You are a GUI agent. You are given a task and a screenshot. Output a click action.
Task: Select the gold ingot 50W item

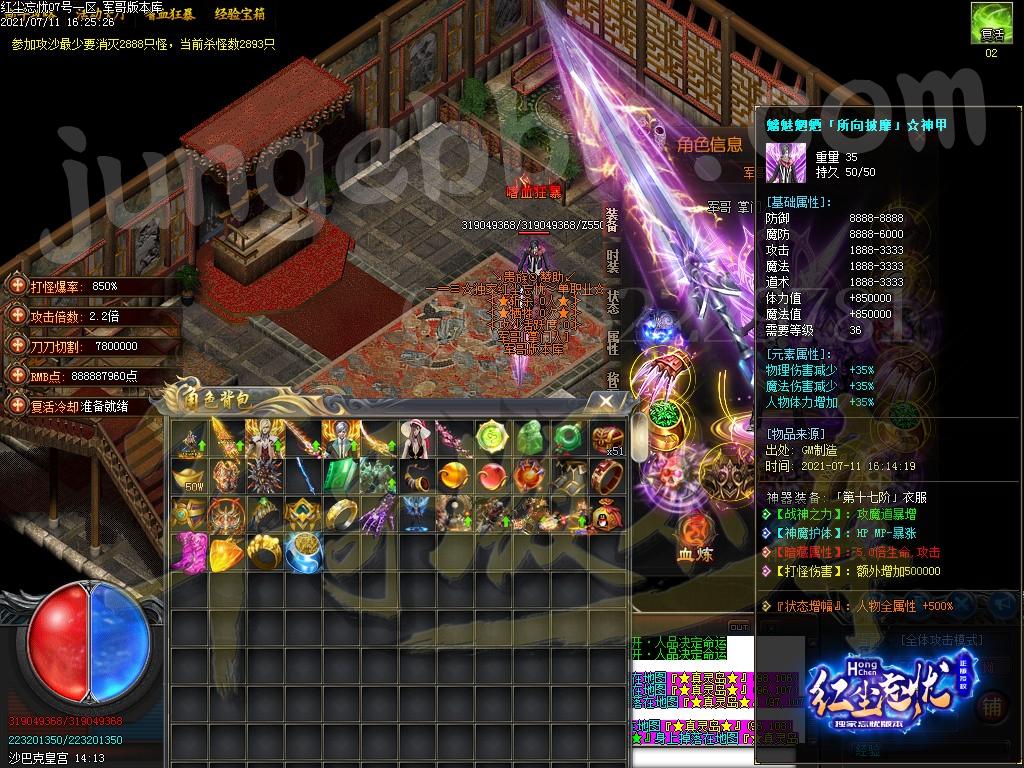click(x=187, y=476)
